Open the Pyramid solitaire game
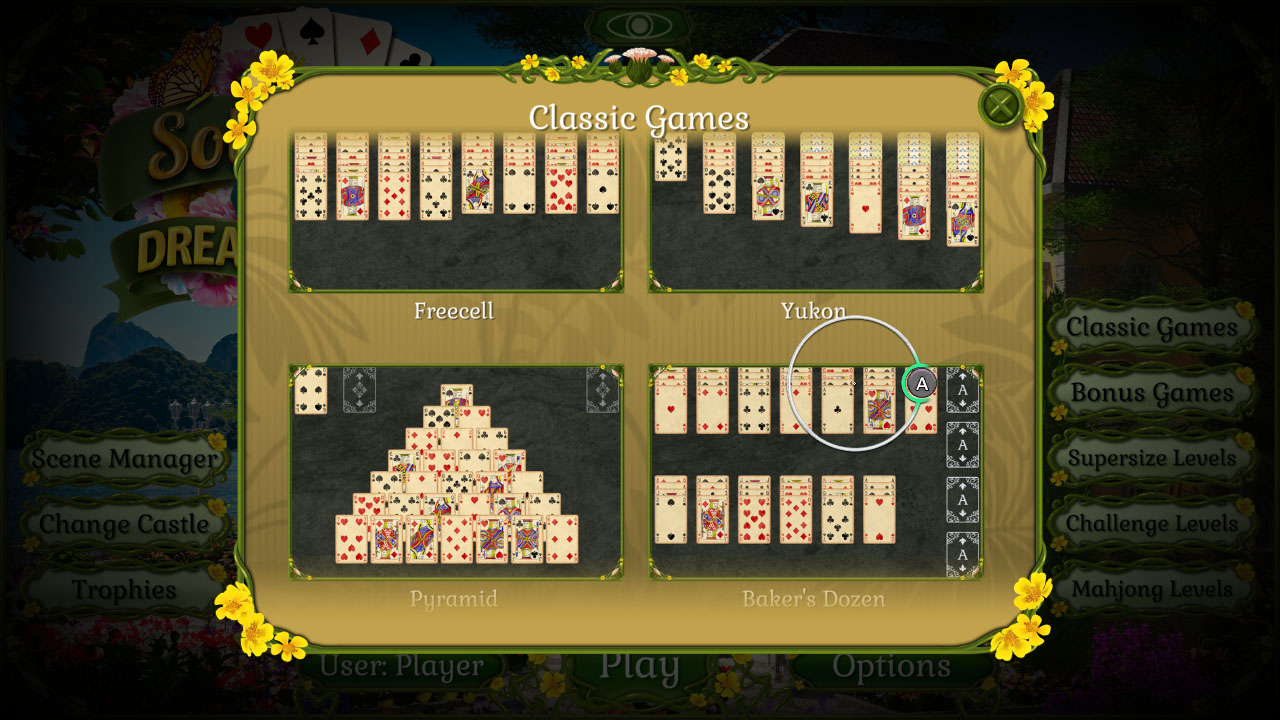This screenshot has width=1280, height=720. click(455, 470)
